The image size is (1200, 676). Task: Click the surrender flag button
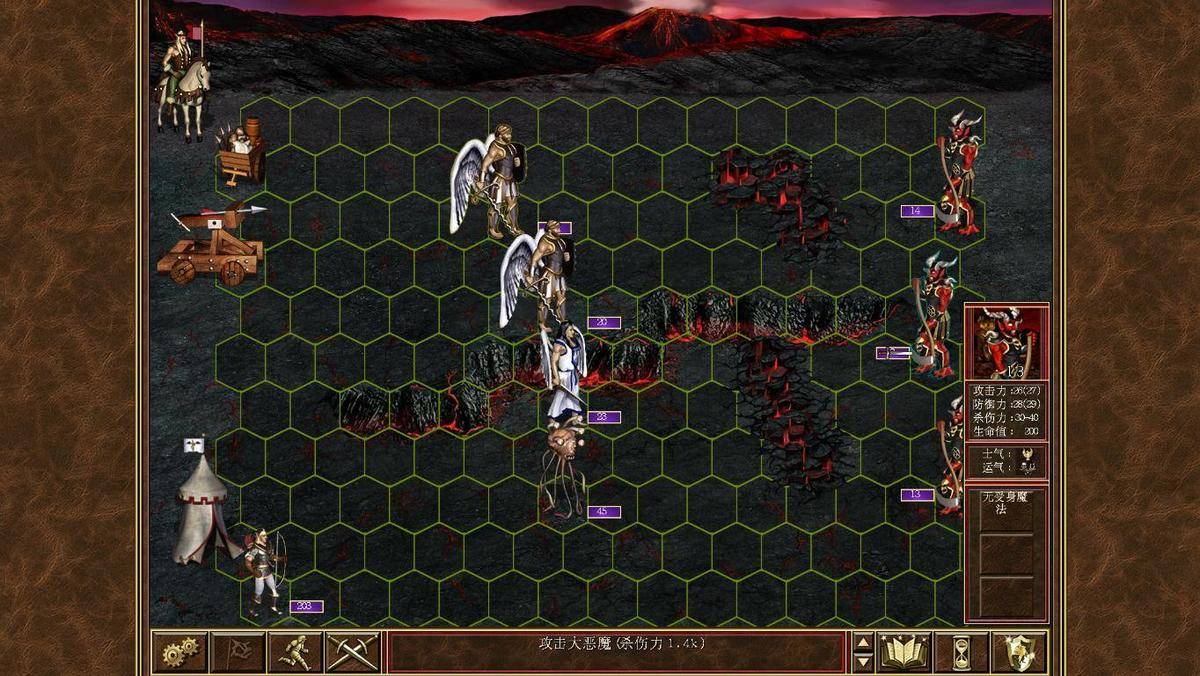[x=238, y=652]
